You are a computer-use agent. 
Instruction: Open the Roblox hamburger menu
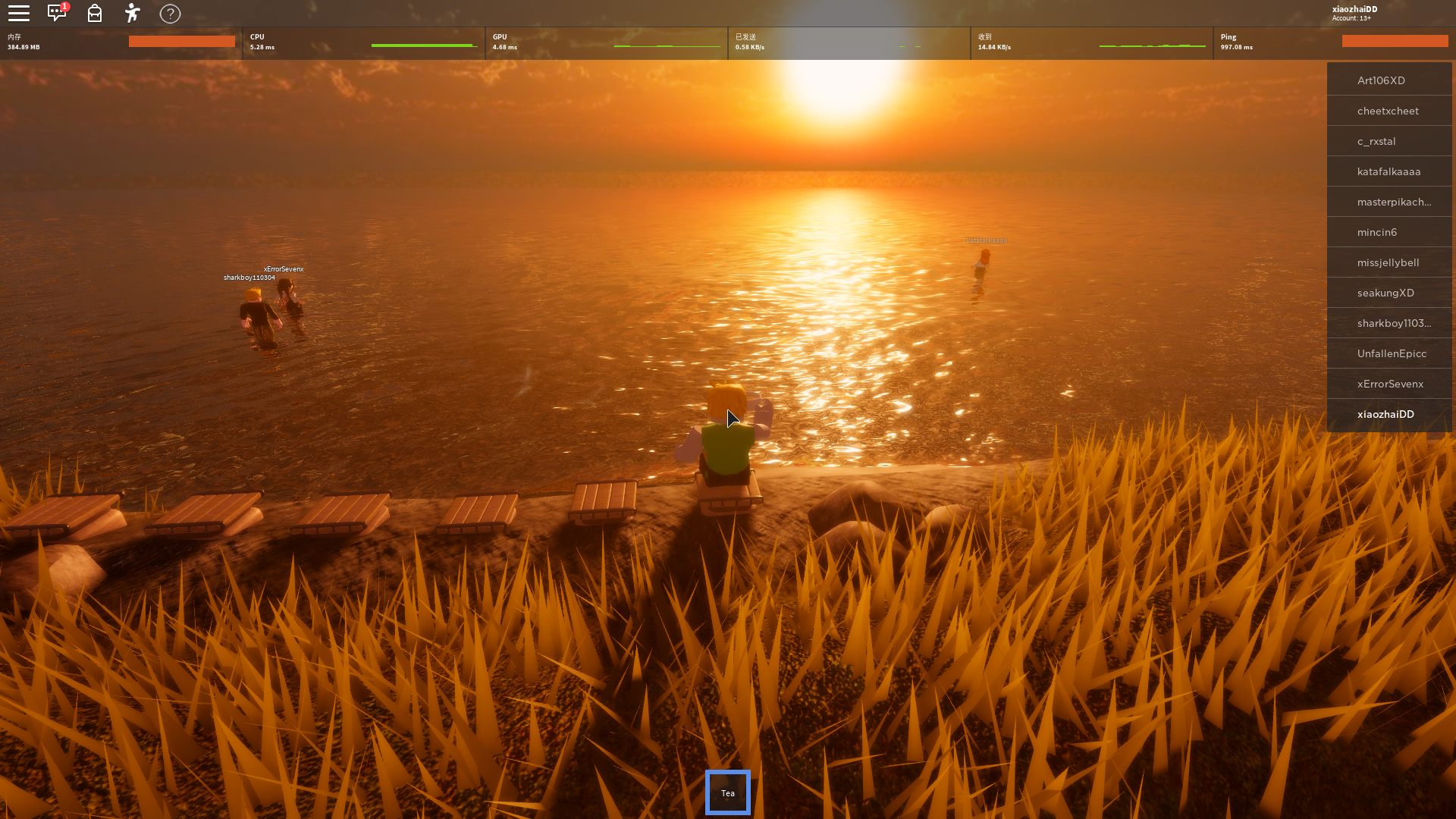click(19, 14)
